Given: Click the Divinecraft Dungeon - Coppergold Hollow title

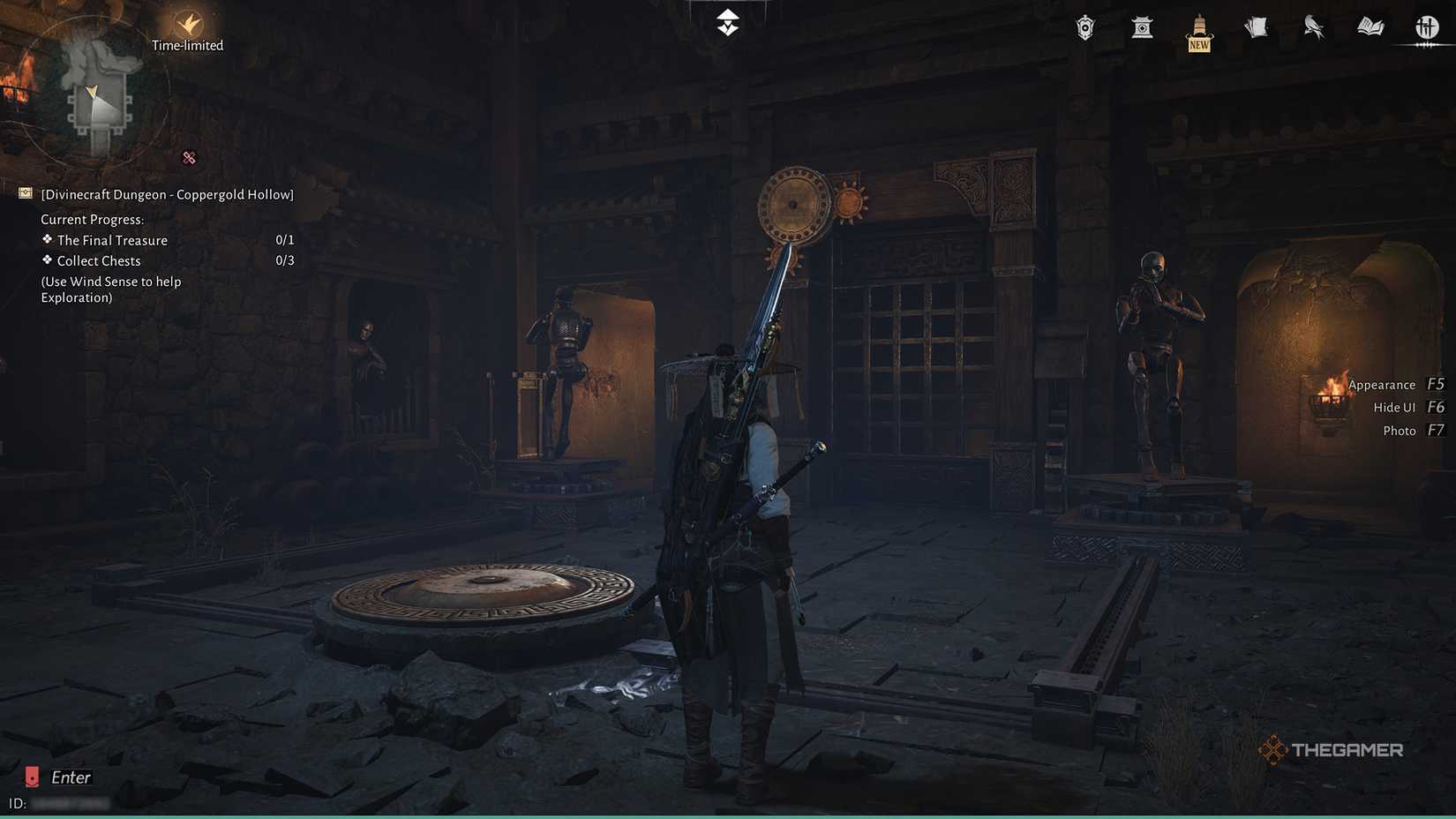Looking at the screenshot, I should [166, 193].
